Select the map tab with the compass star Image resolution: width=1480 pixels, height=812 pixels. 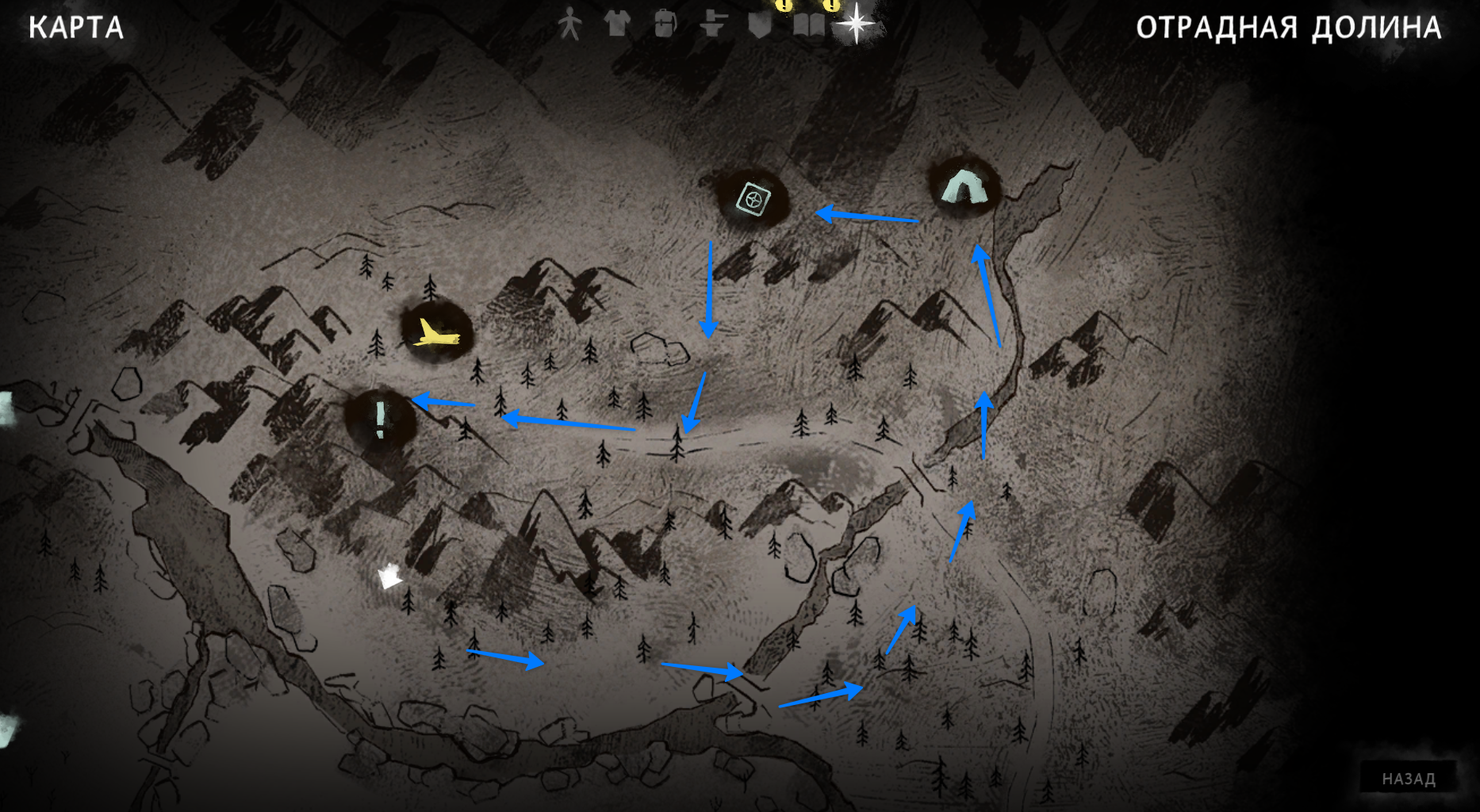[x=857, y=24]
